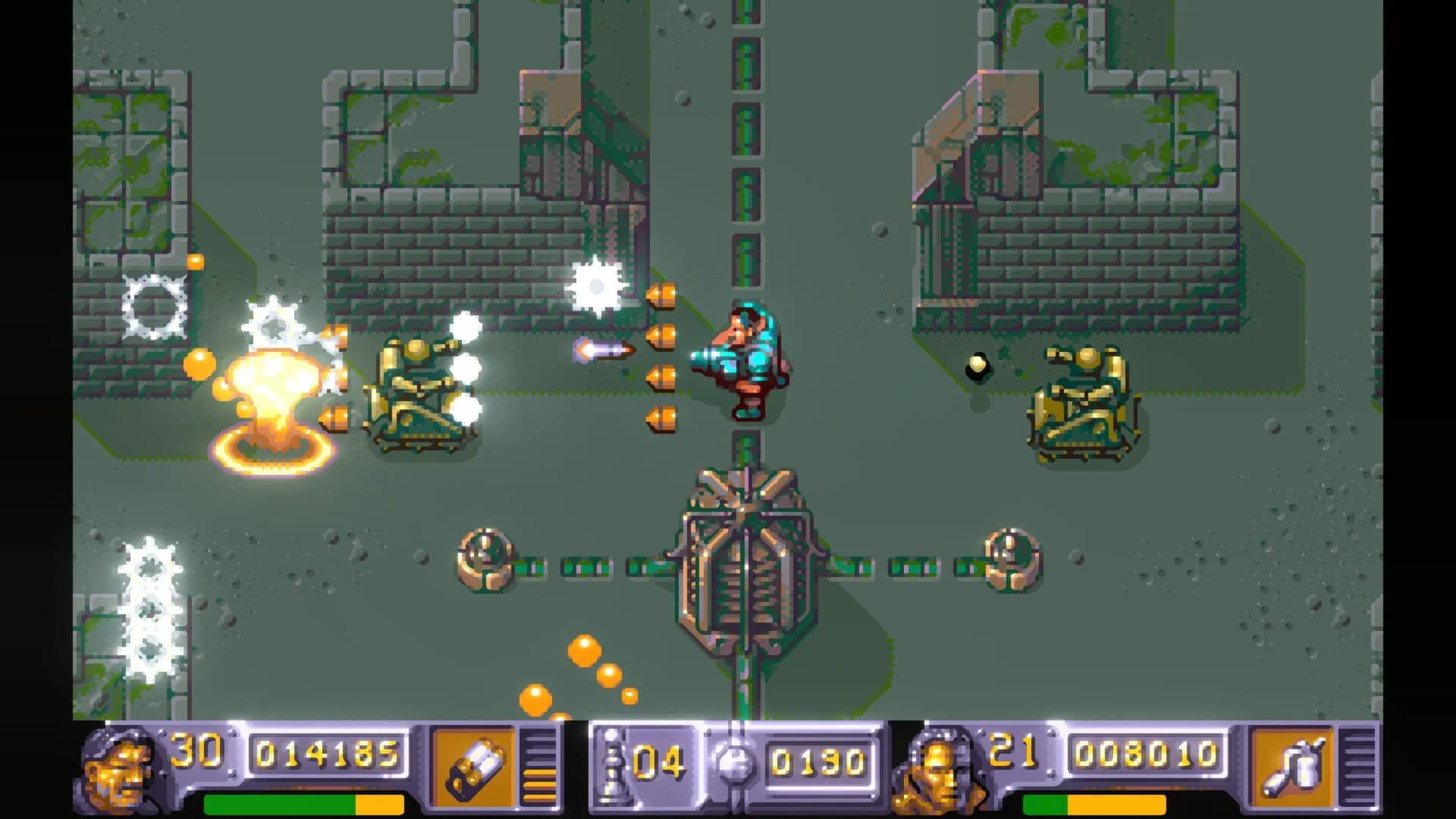Toggle the glowing white ring sparkle
The height and width of the screenshot is (819, 1456).
pos(155,303)
